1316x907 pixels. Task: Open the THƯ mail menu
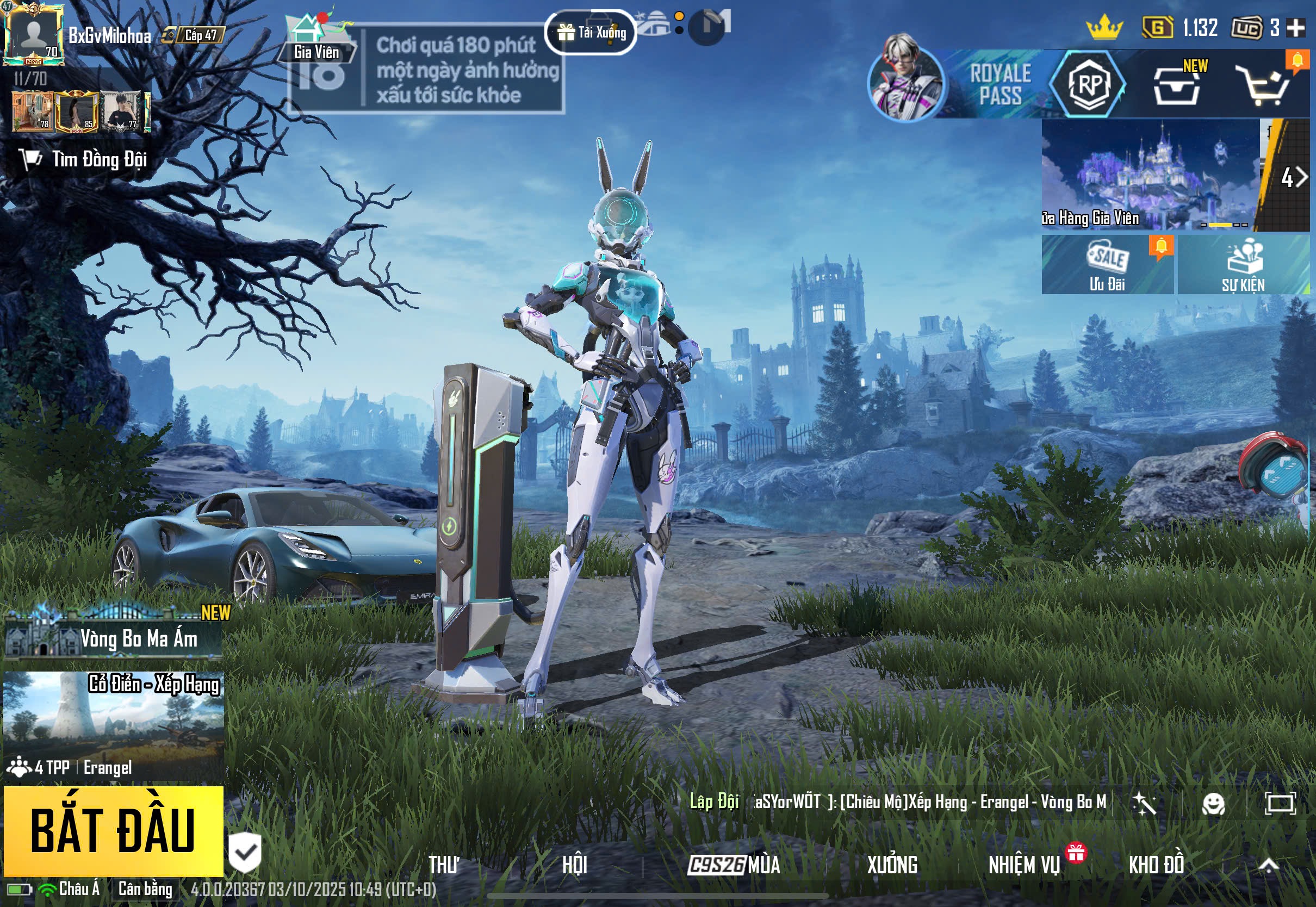[443, 865]
